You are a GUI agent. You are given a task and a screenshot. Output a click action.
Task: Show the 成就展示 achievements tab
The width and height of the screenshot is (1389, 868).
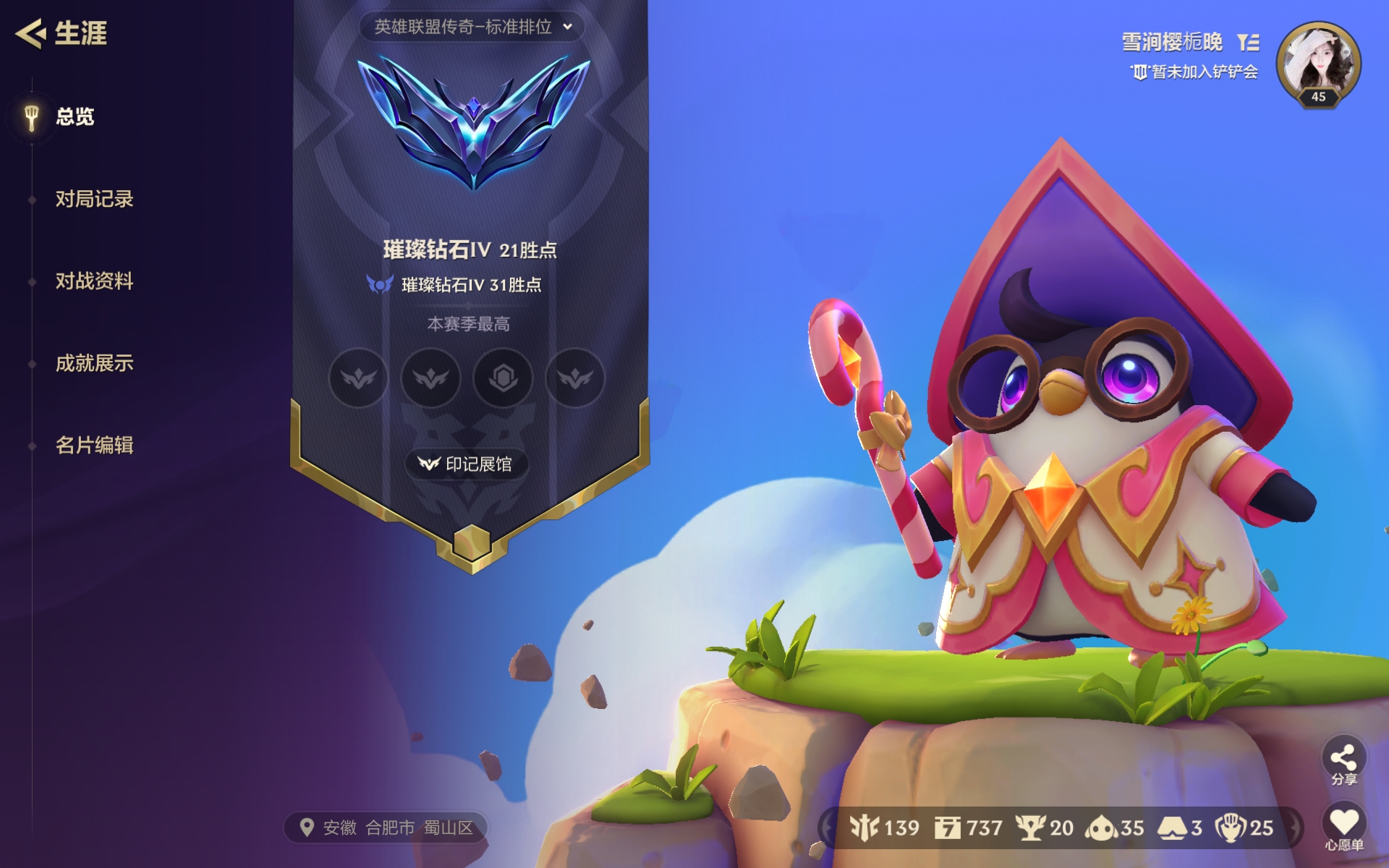pos(94,363)
